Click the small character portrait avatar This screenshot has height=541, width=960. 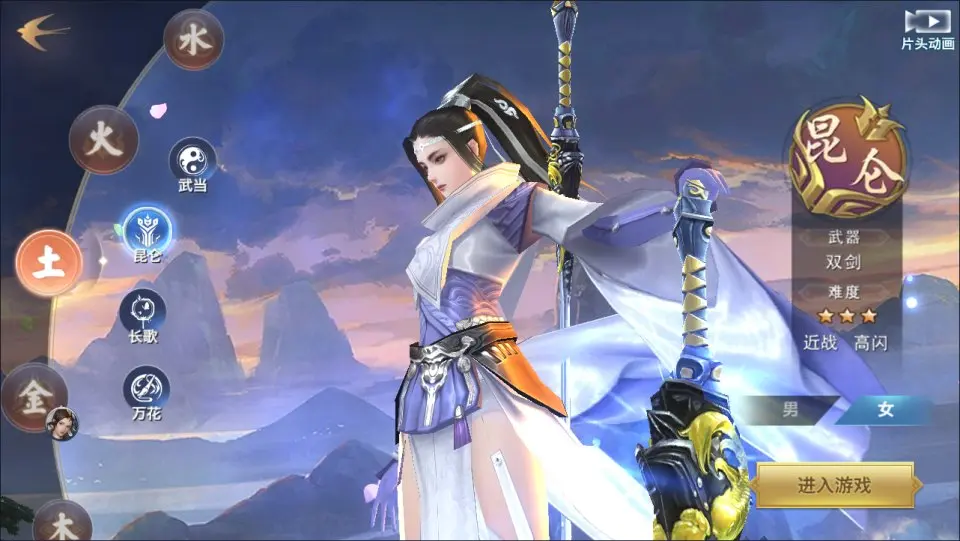pos(61,421)
